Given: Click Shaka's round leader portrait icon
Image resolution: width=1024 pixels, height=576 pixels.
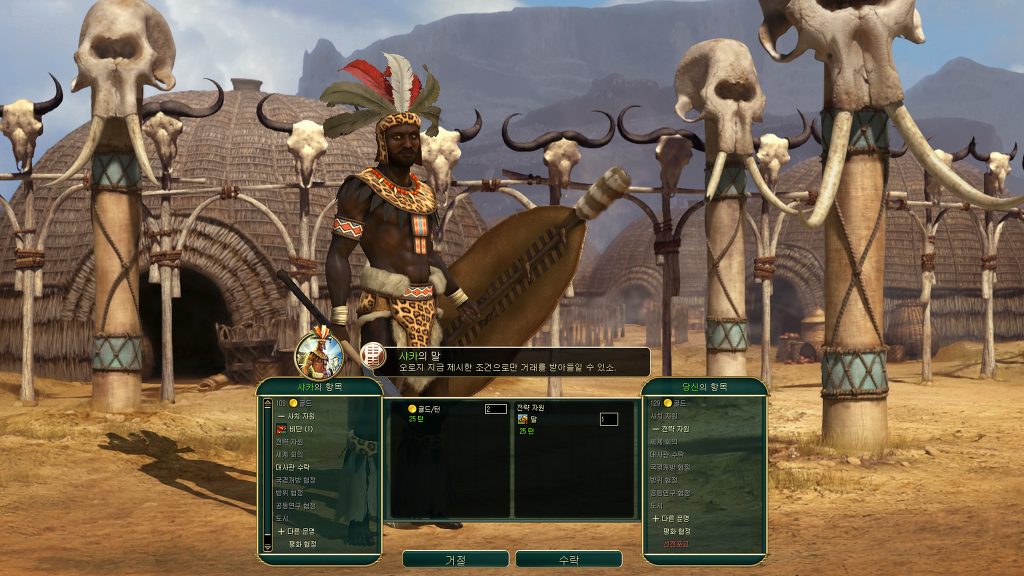Looking at the screenshot, I should (x=319, y=353).
